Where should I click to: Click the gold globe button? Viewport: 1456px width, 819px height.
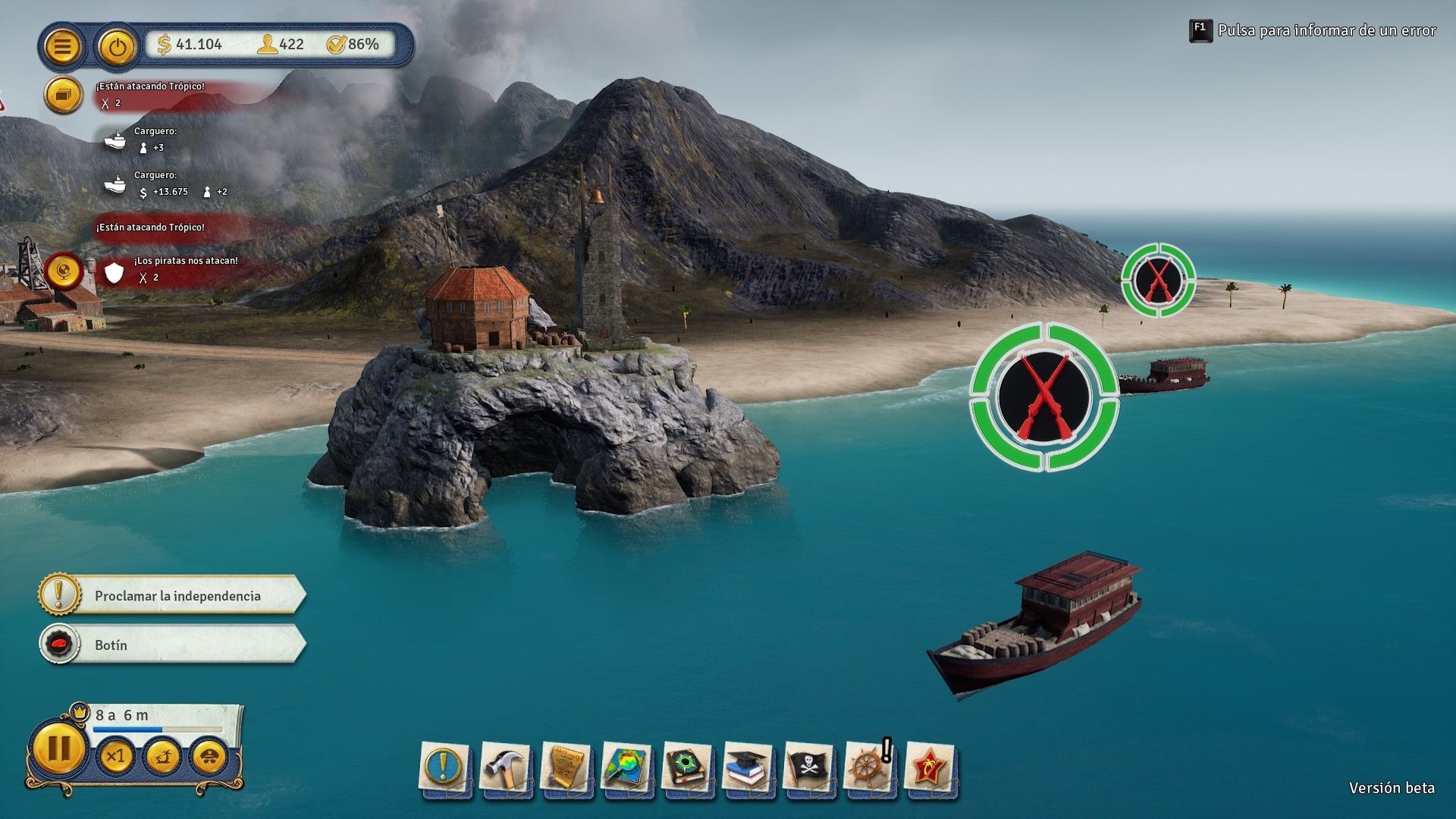point(64,271)
